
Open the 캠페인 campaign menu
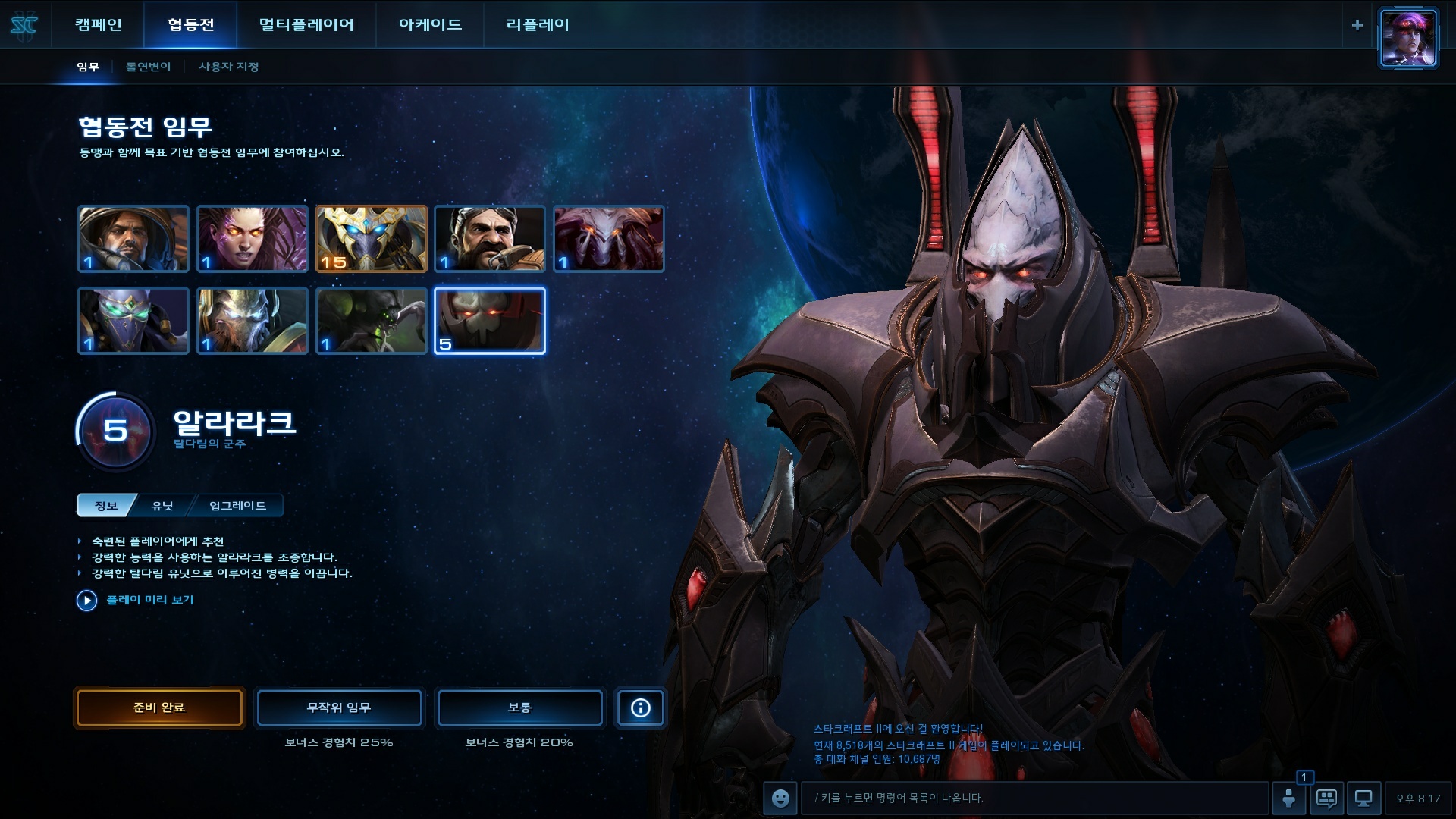99,25
